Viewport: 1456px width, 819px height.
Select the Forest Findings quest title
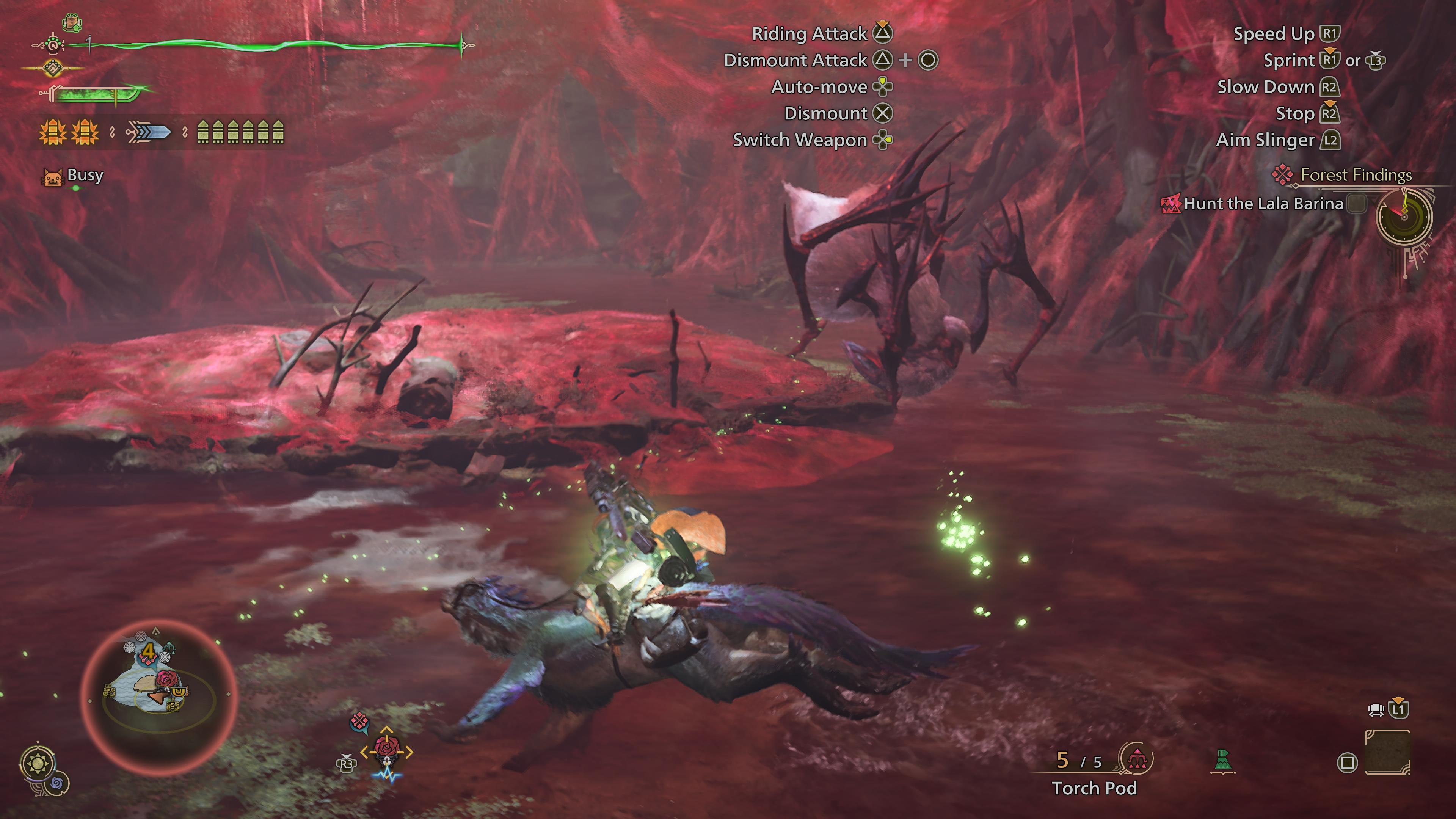[x=1356, y=175]
